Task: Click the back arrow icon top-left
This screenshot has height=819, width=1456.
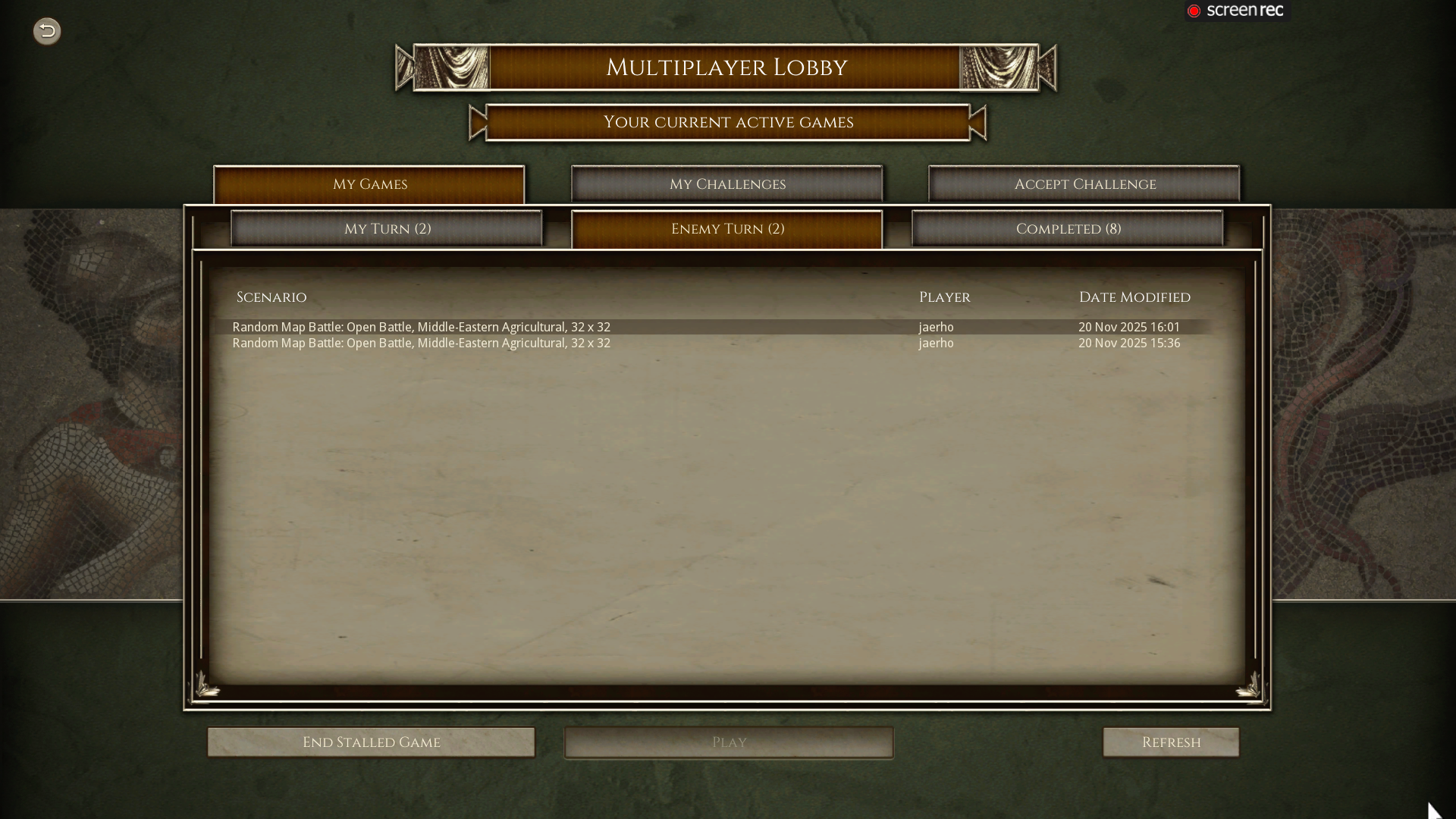Action: [46, 31]
